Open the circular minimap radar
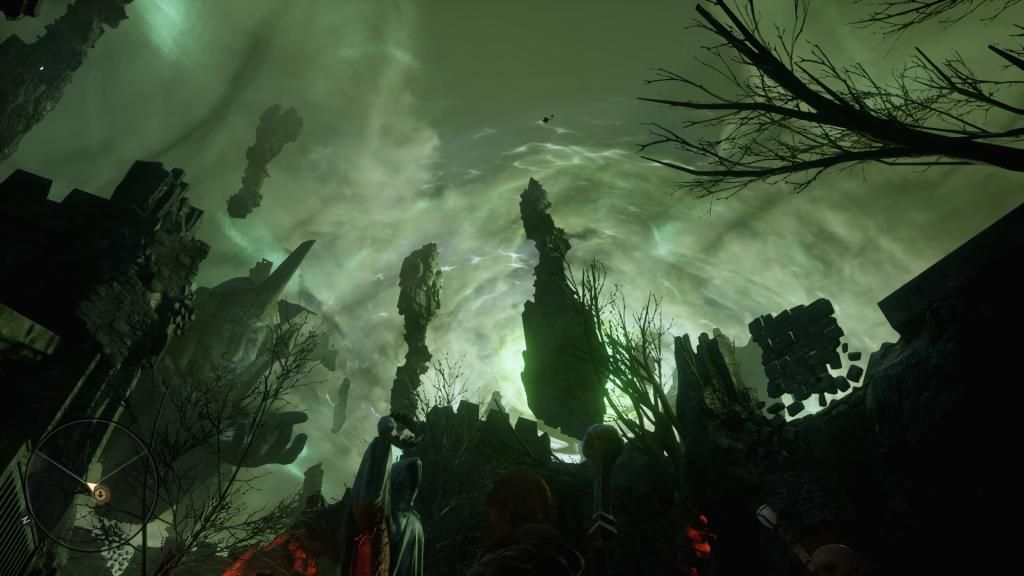1024x576 pixels. (x=91, y=485)
